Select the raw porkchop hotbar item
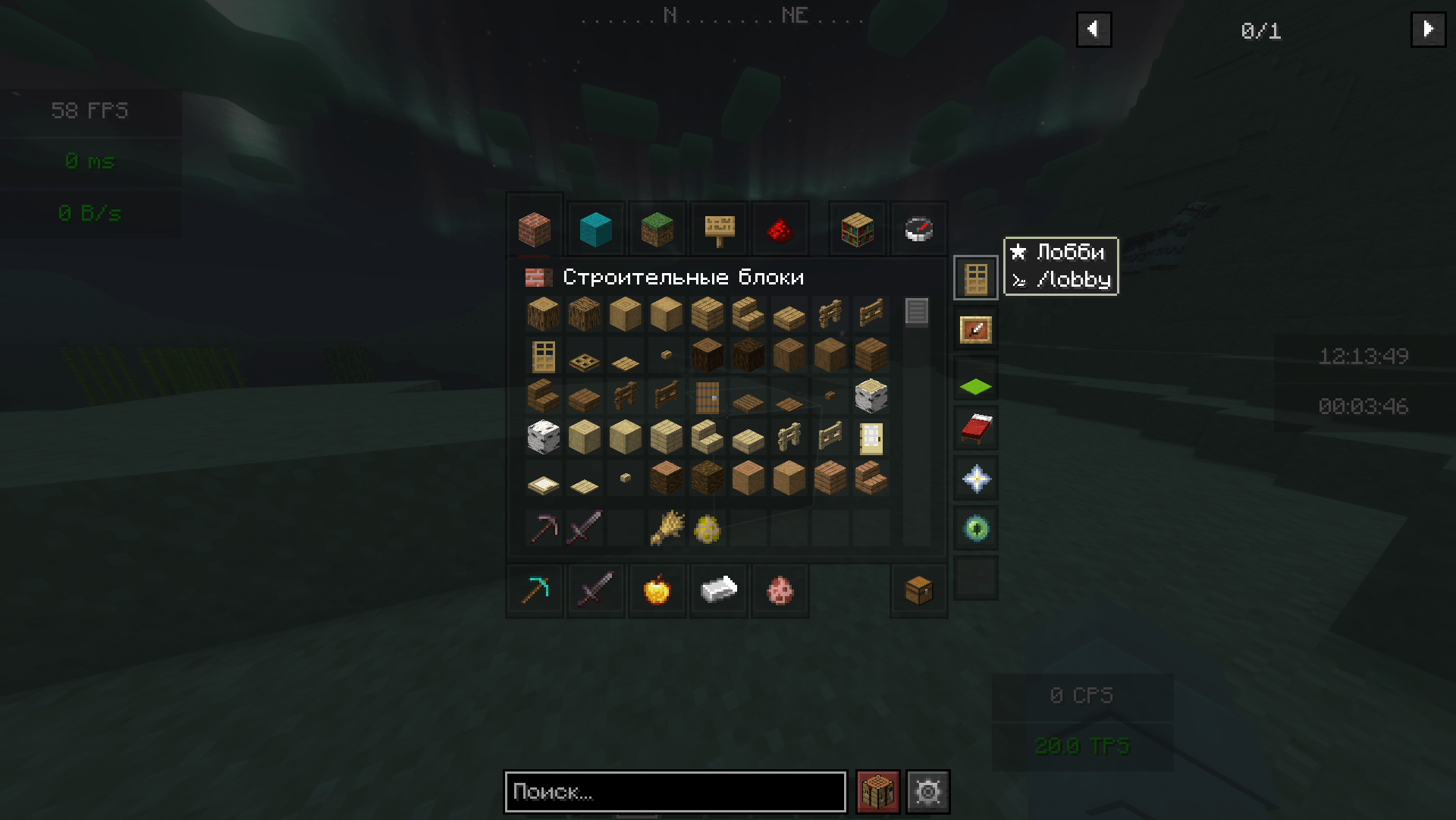Screen dimensions: 1456x820 click(780, 591)
